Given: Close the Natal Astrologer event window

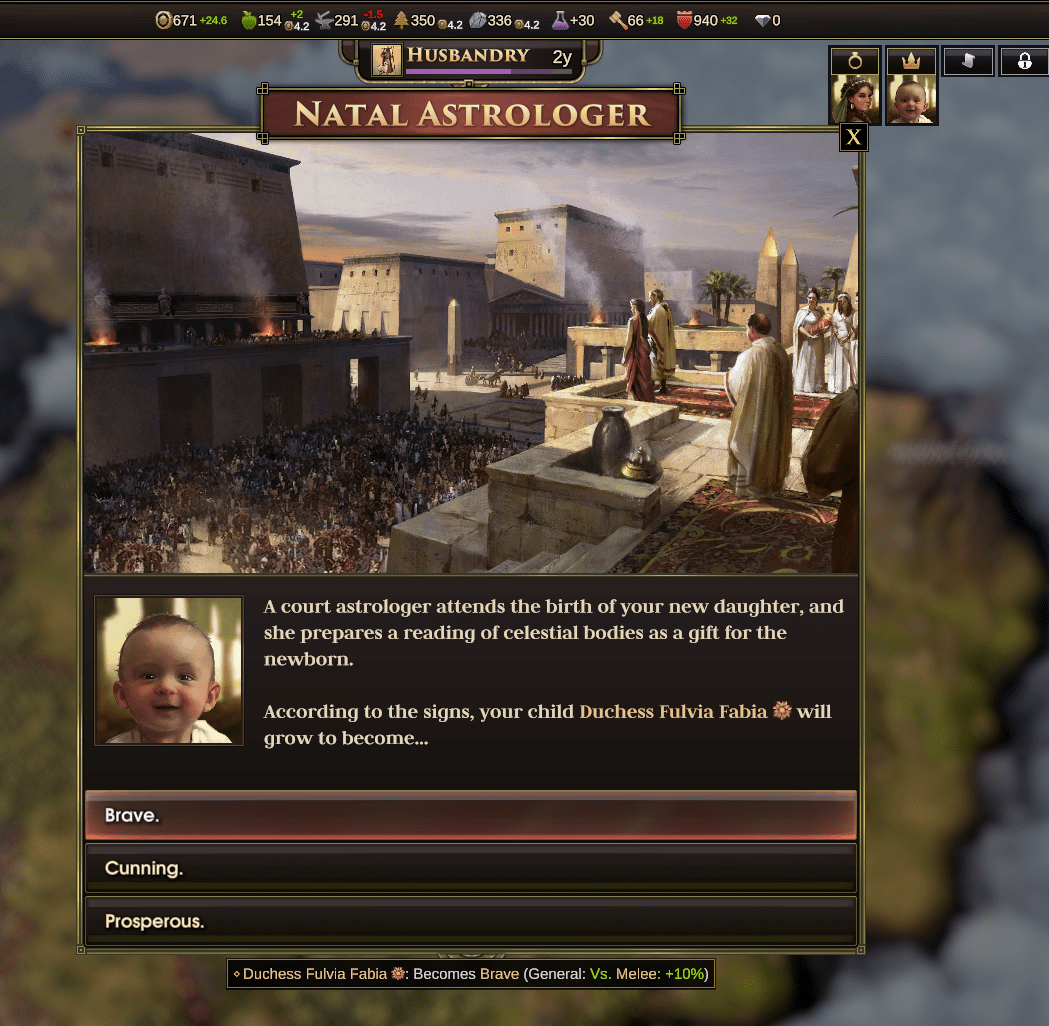Looking at the screenshot, I should [x=853, y=137].
